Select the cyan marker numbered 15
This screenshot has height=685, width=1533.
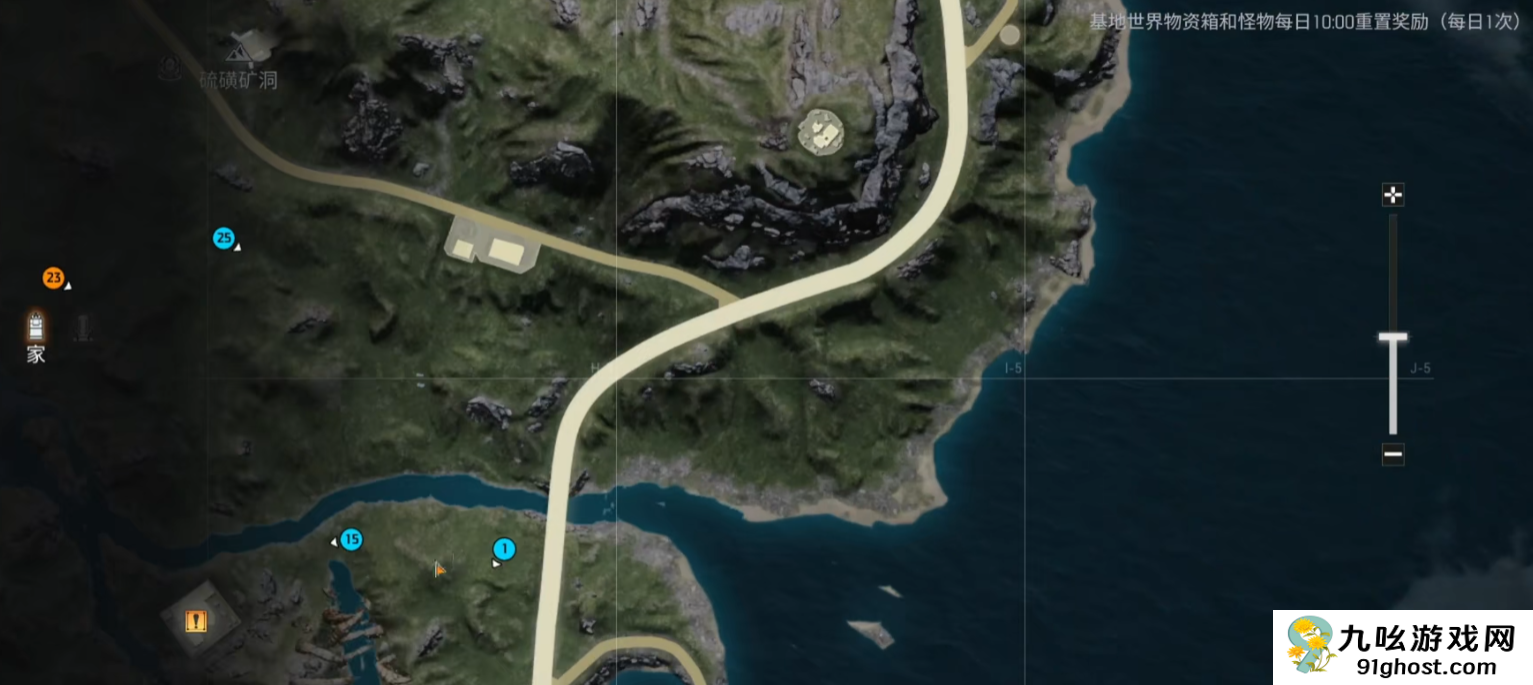pyautogui.click(x=350, y=540)
